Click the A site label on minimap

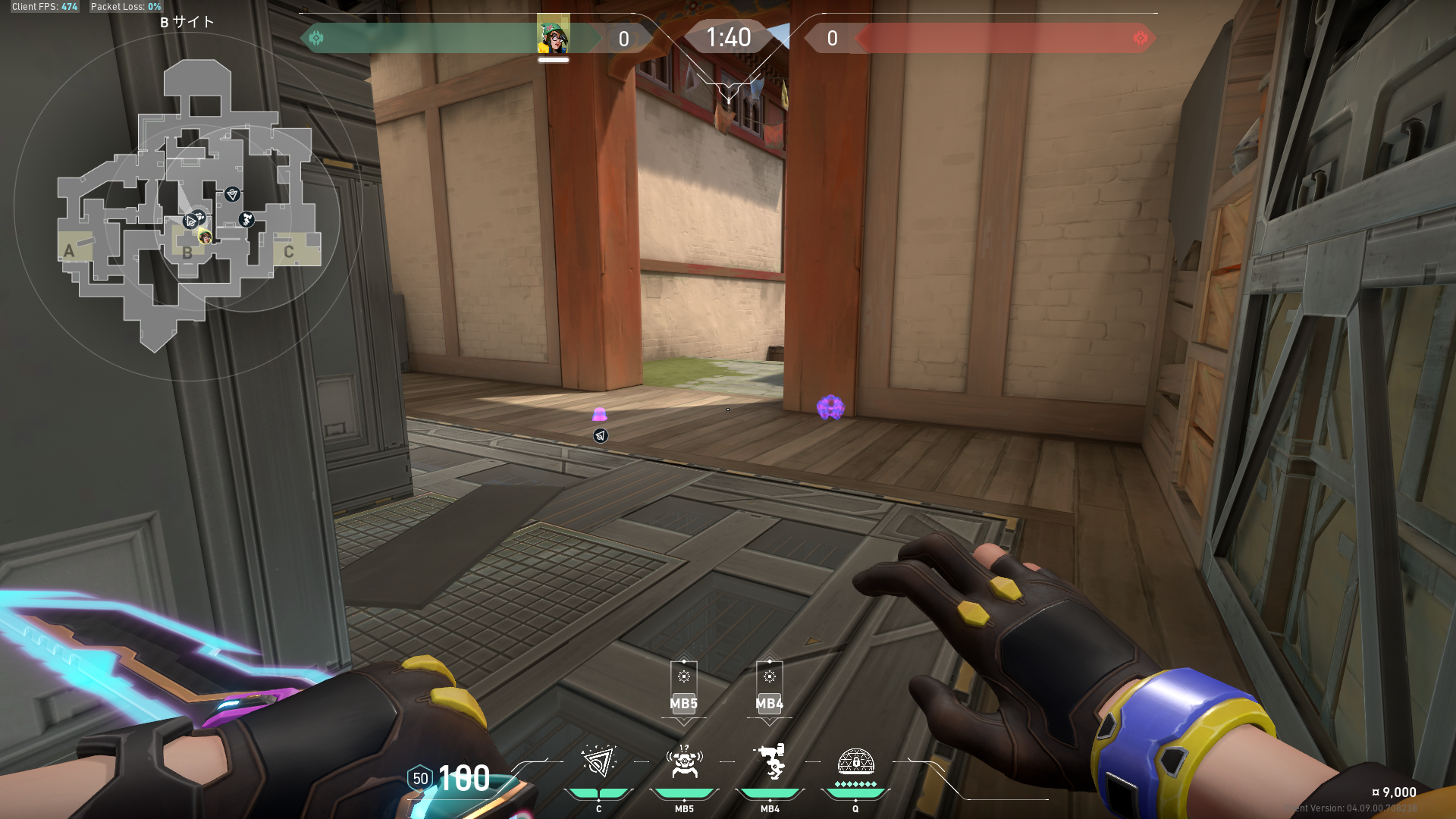point(70,251)
